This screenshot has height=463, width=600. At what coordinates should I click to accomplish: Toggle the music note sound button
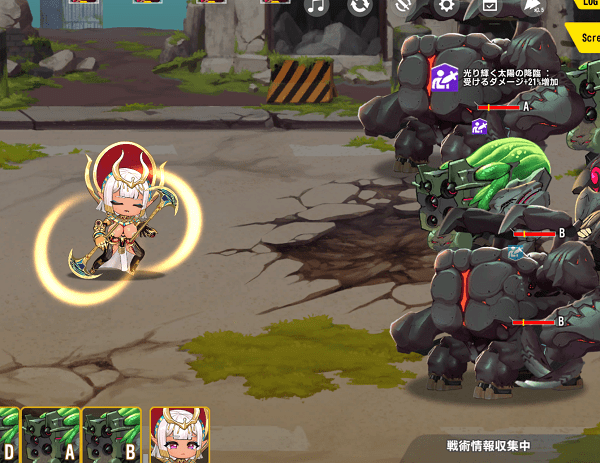317,7
